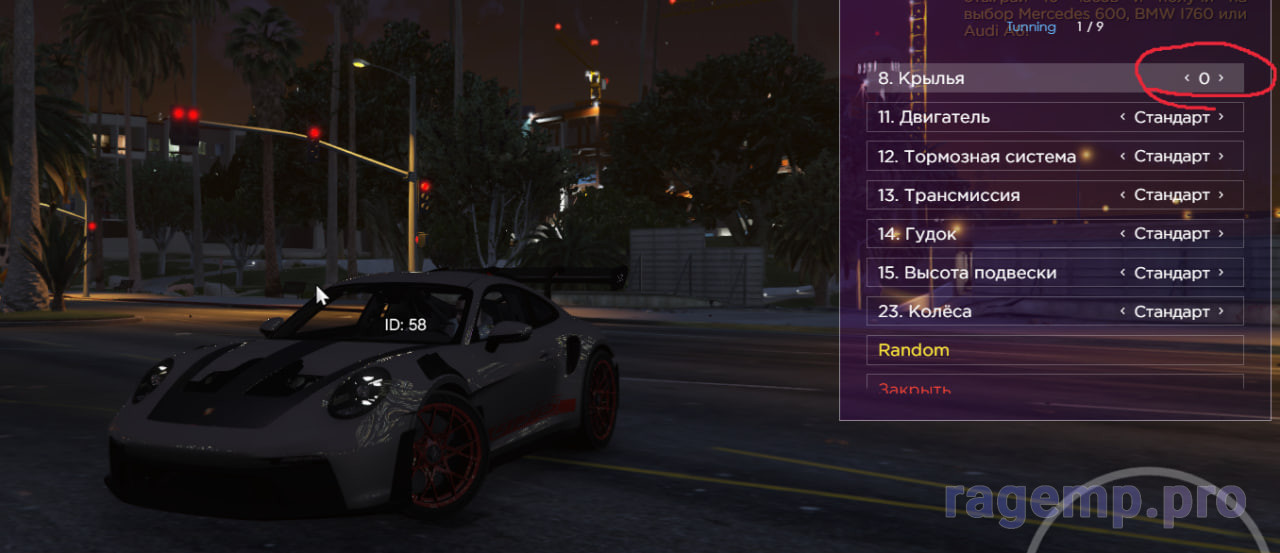
Task: Change Колёса with the right arrow
Action: (x=1221, y=312)
